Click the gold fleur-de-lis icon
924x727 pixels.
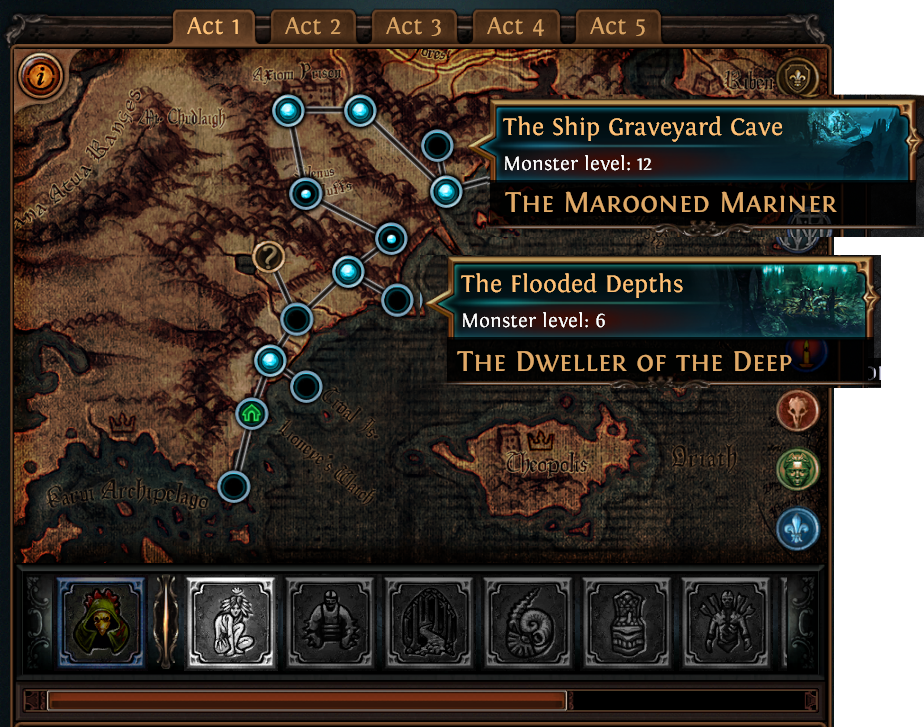(x=797, y=77)
